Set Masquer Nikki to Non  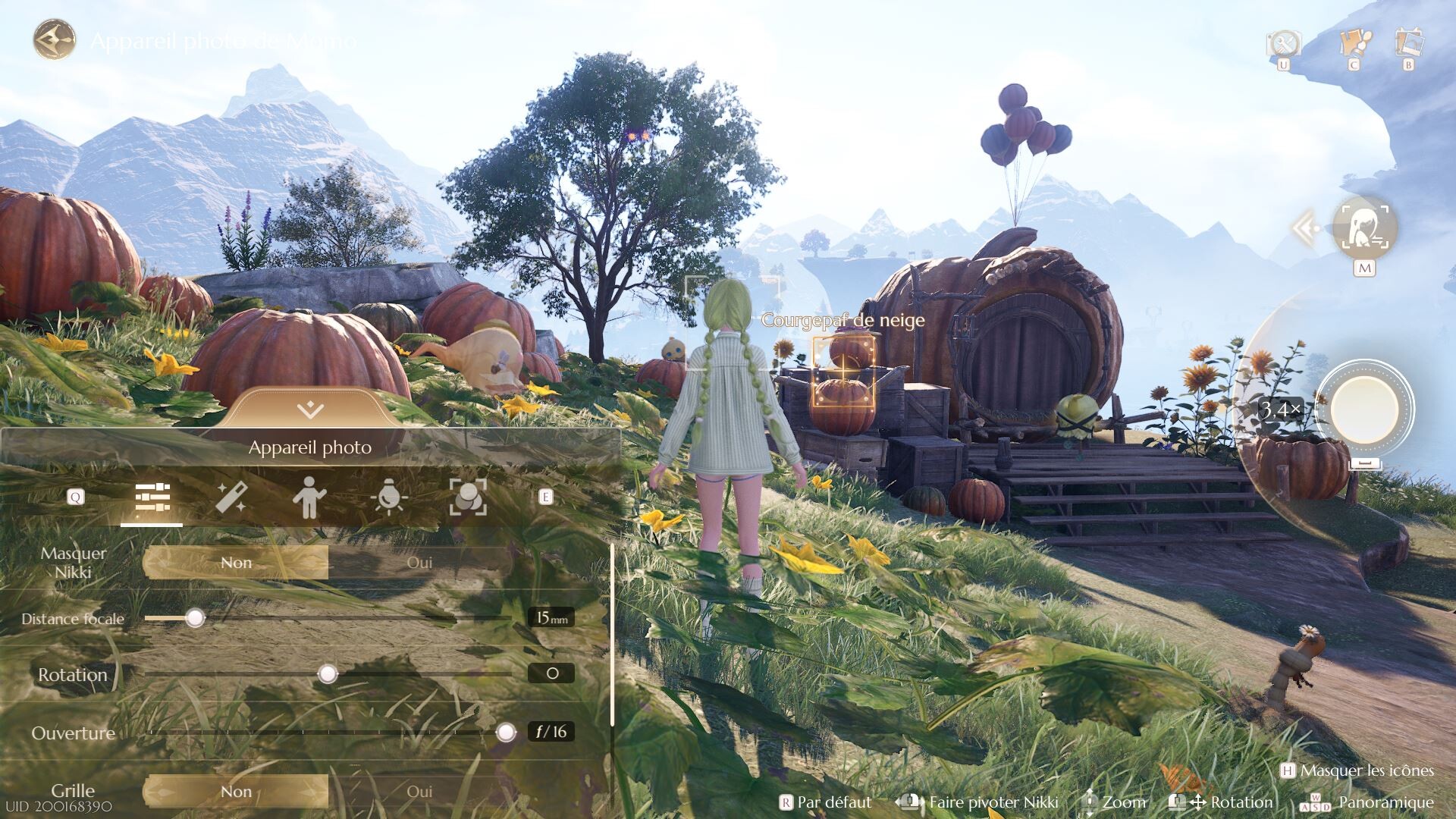pyautogui.click(x=236, y=563)
